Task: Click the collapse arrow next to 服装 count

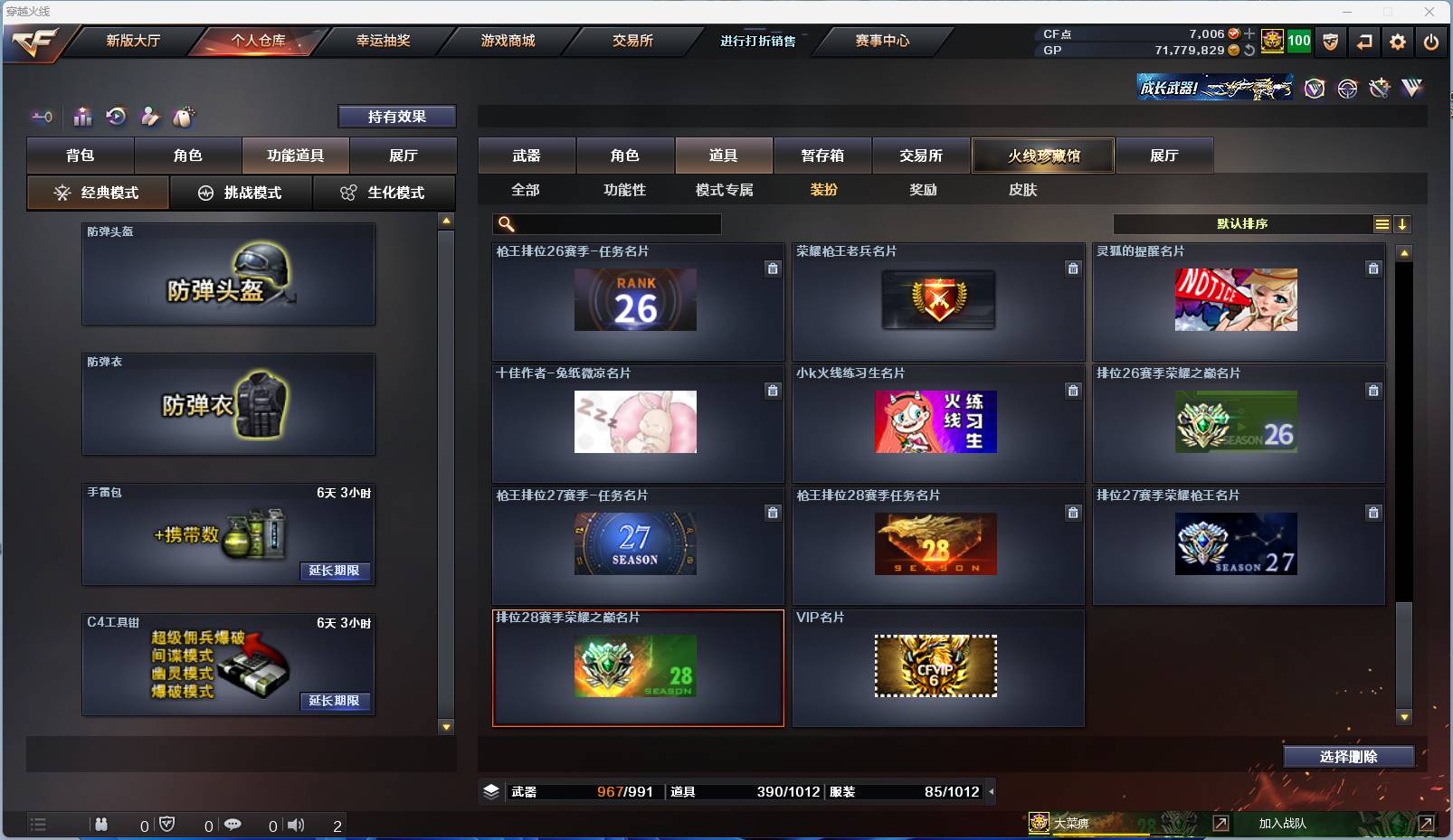Action: pyautogui.click(x=992, y=791)
